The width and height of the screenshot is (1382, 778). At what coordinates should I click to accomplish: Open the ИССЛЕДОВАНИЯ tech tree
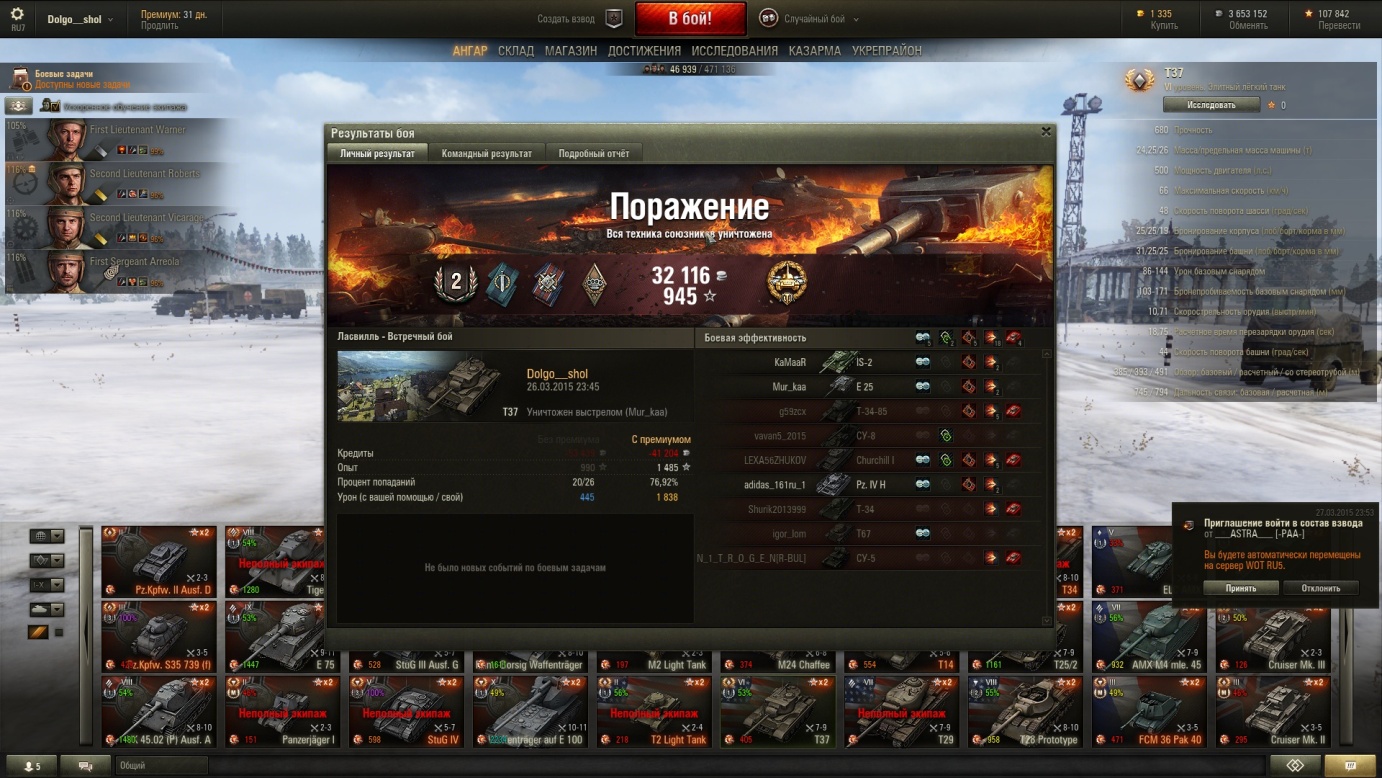point(734,51)
